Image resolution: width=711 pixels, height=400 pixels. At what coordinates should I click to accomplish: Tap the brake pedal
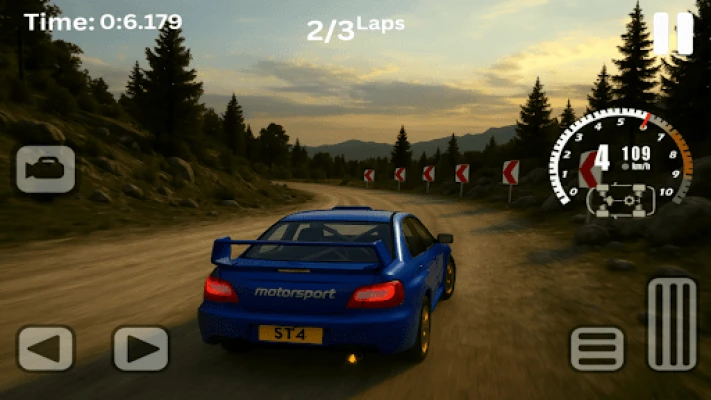click(x=597, y=349)
